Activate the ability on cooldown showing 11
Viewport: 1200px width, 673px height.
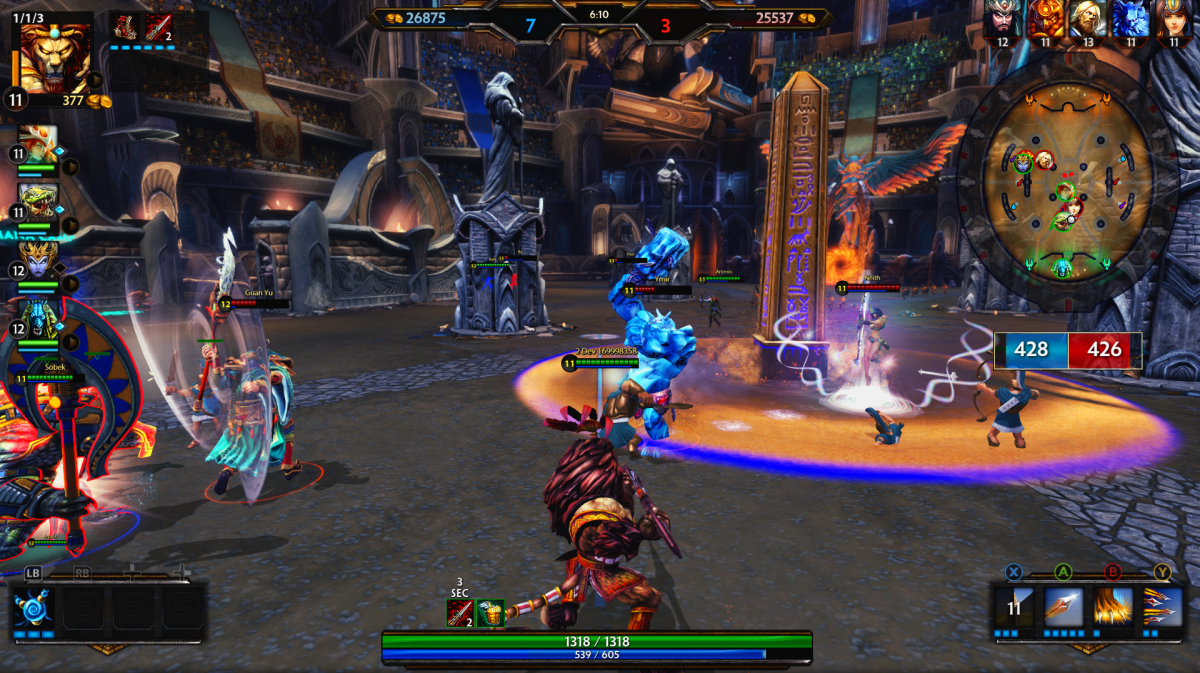[1015, 608]
